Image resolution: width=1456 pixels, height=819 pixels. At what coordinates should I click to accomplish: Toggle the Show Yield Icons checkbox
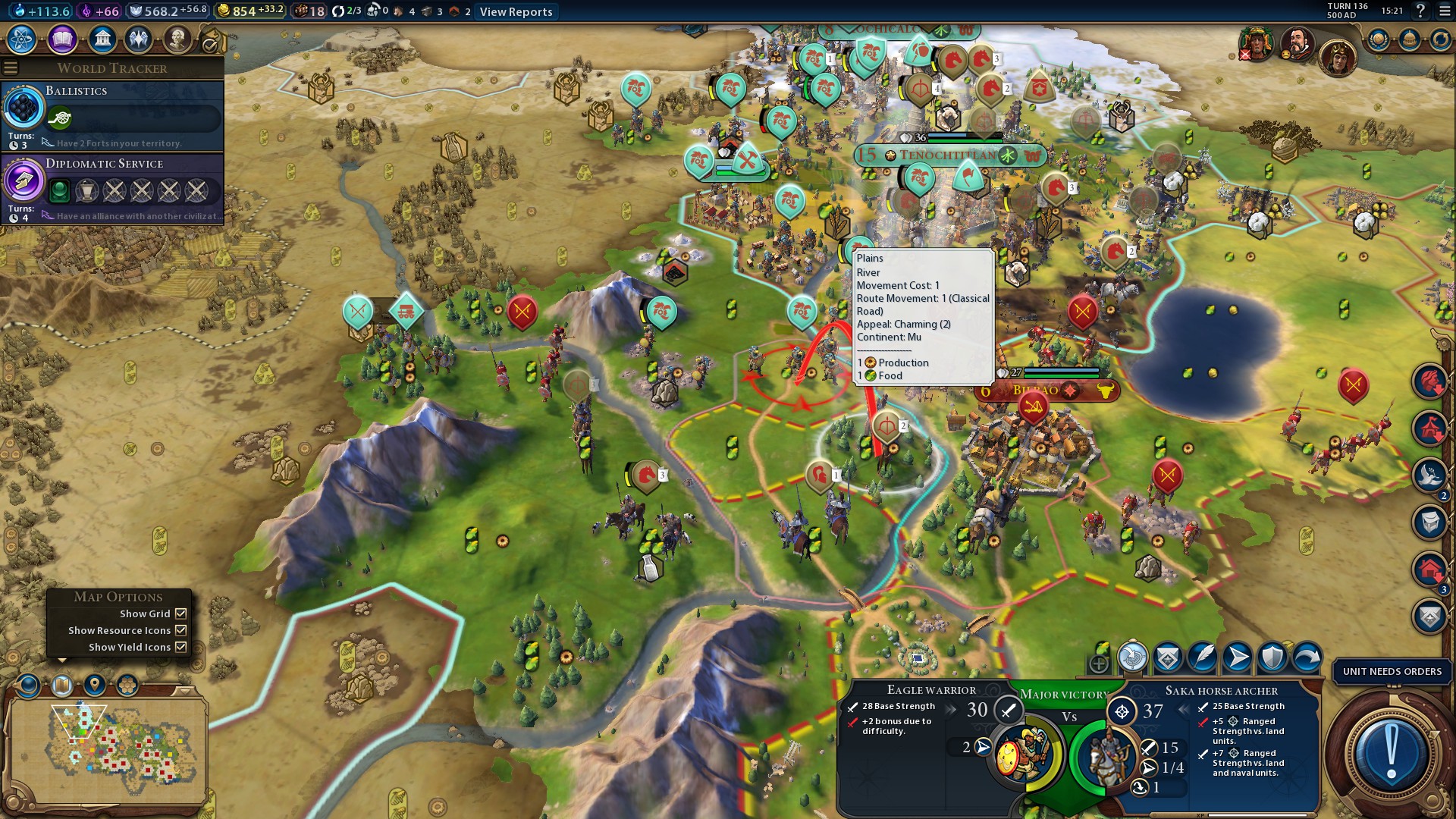coord(181,647)
